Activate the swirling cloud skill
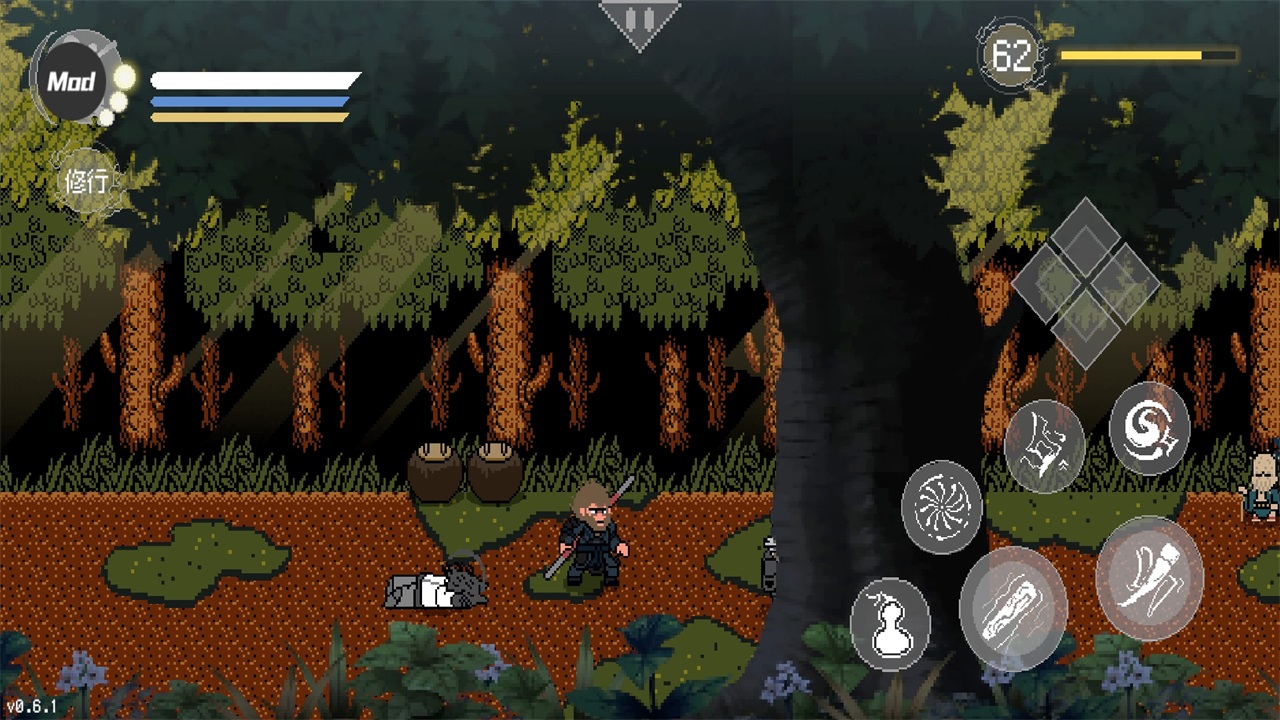This screenshot has height=720, width=1280. click(1149, 428)
